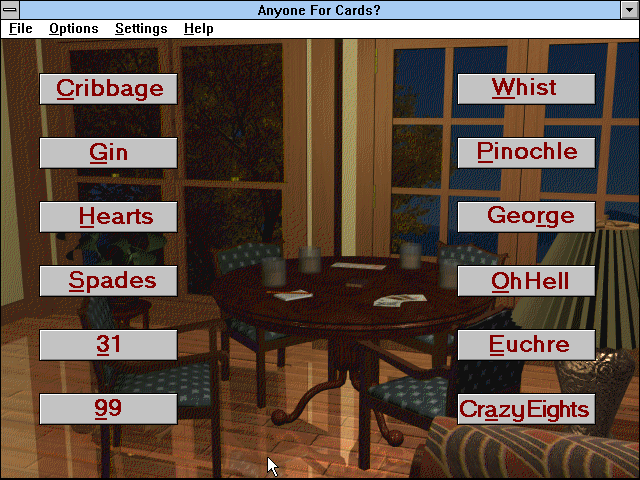
Task: Start a game of Cribbage
Action: (x=109, y=88)
